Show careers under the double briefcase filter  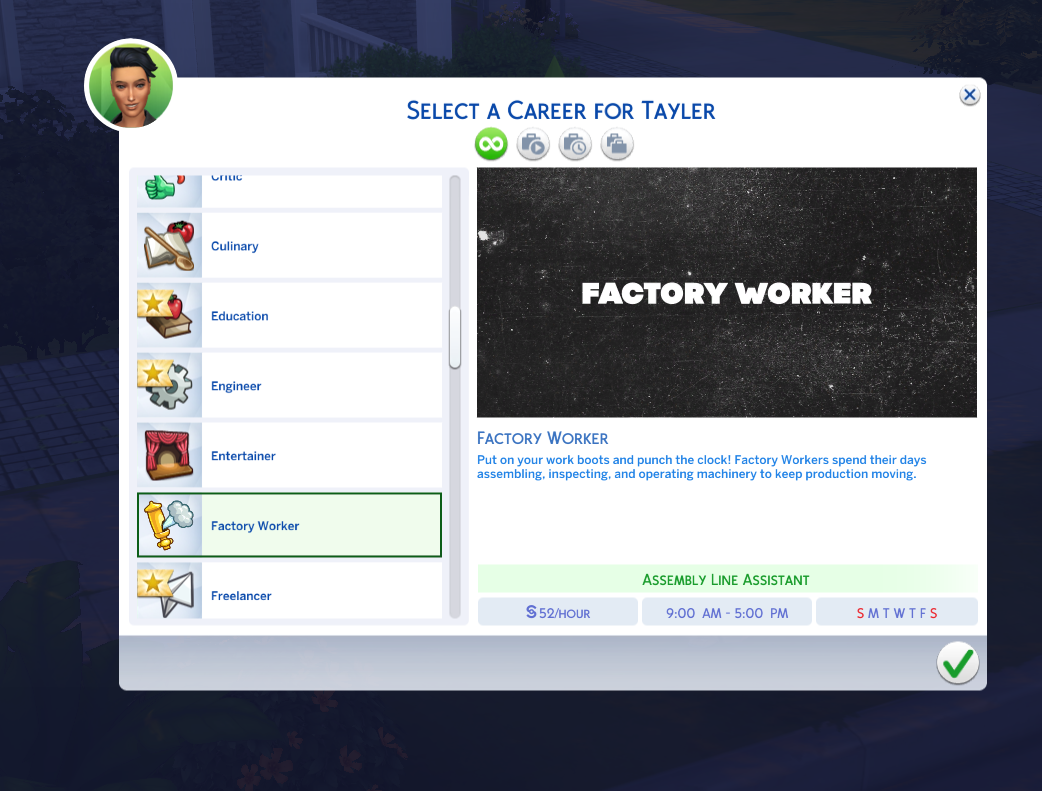[x=617, y=145]
